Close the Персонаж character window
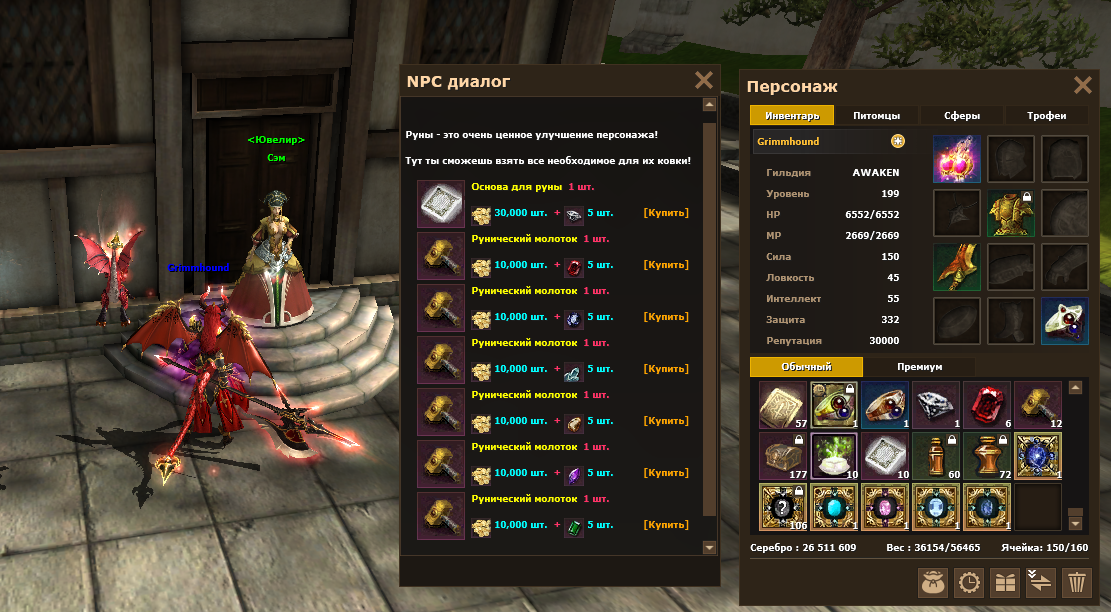Viewport: 1111px width, 612px height. point(1082,86)
